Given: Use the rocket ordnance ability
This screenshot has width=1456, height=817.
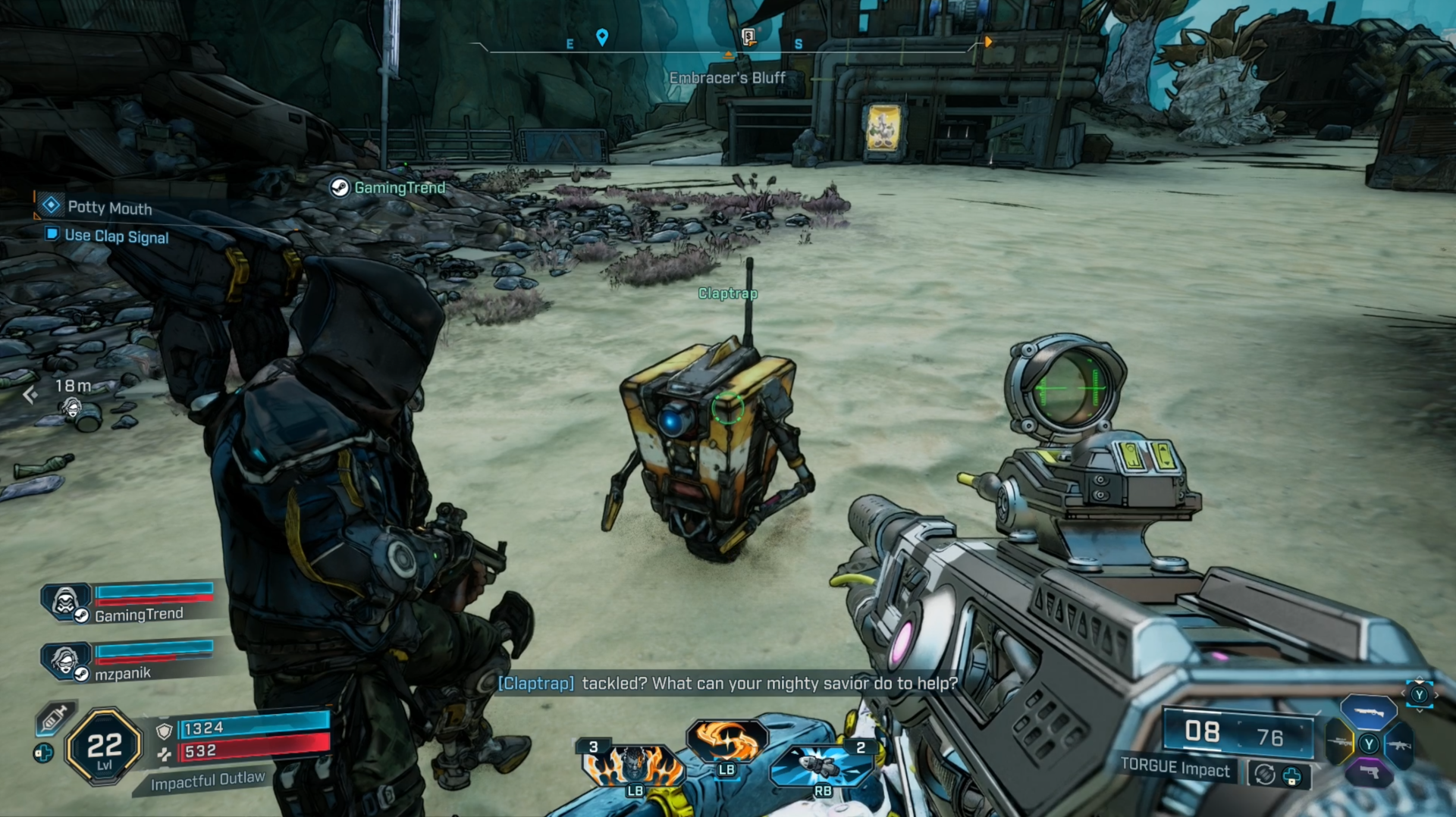Looking at the screenshot, I should [822, 765].
